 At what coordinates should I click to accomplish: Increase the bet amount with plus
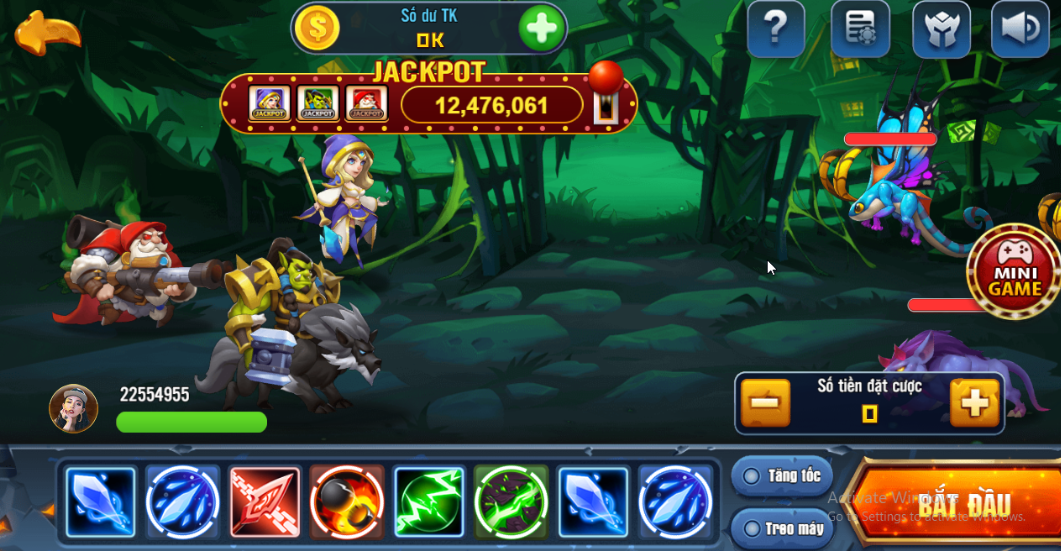[974, 403]
